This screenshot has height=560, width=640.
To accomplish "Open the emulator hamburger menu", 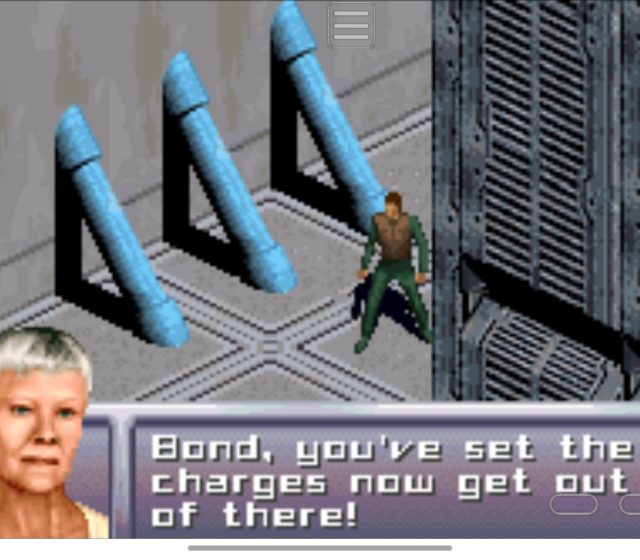I will [351, 25].
